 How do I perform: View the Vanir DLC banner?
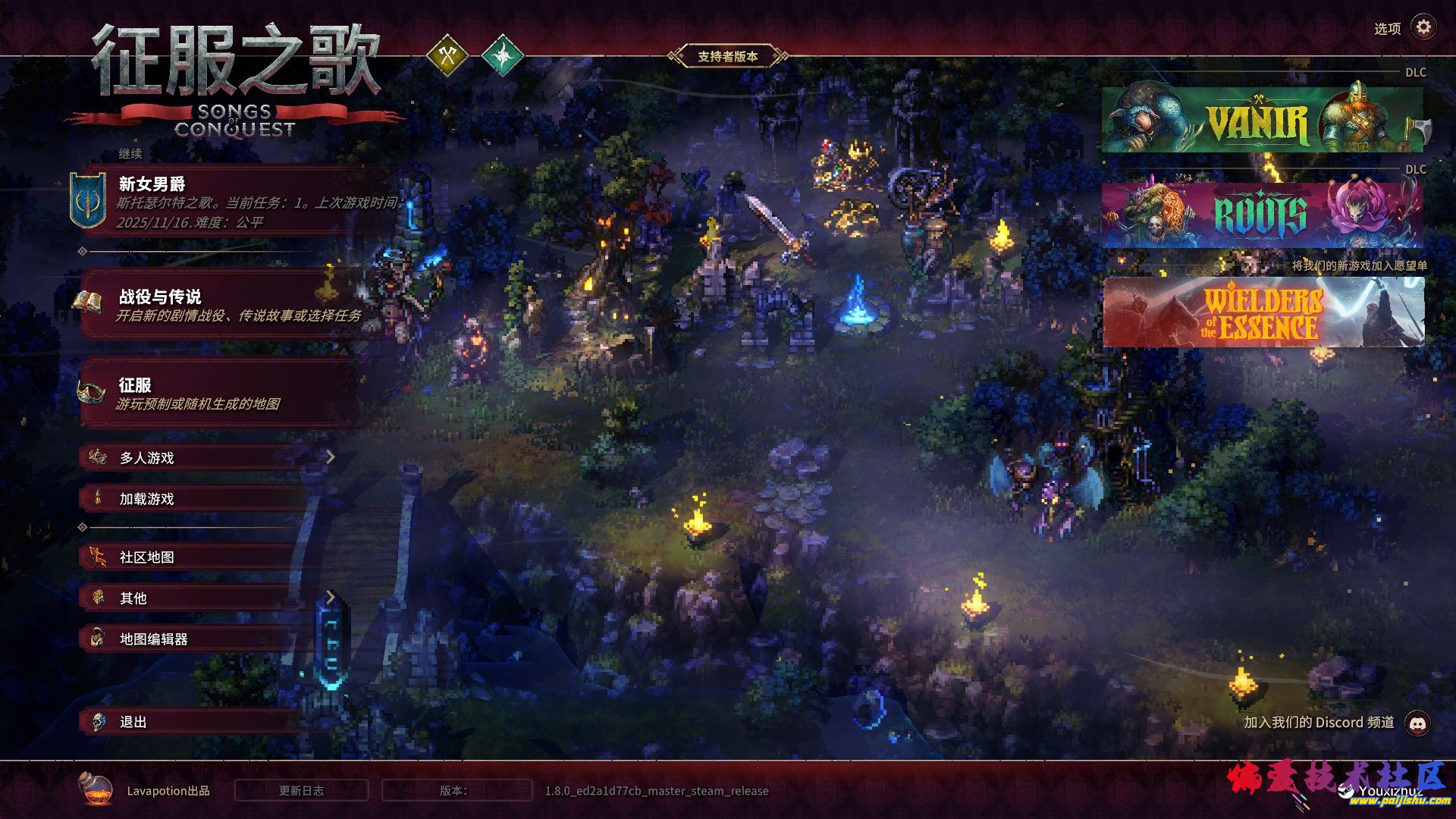[1262, 121]
